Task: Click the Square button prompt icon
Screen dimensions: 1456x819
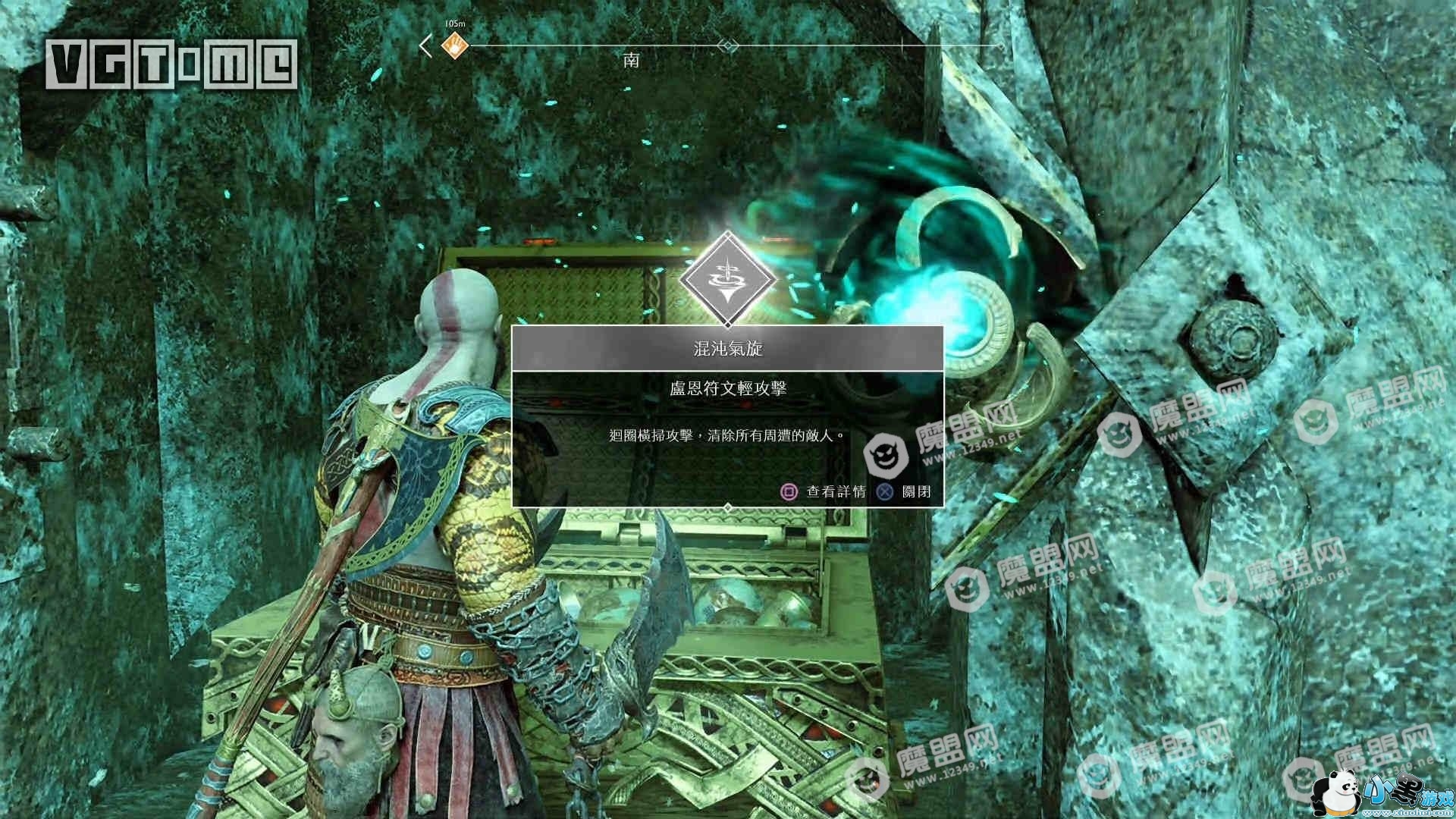Action: 791,491
